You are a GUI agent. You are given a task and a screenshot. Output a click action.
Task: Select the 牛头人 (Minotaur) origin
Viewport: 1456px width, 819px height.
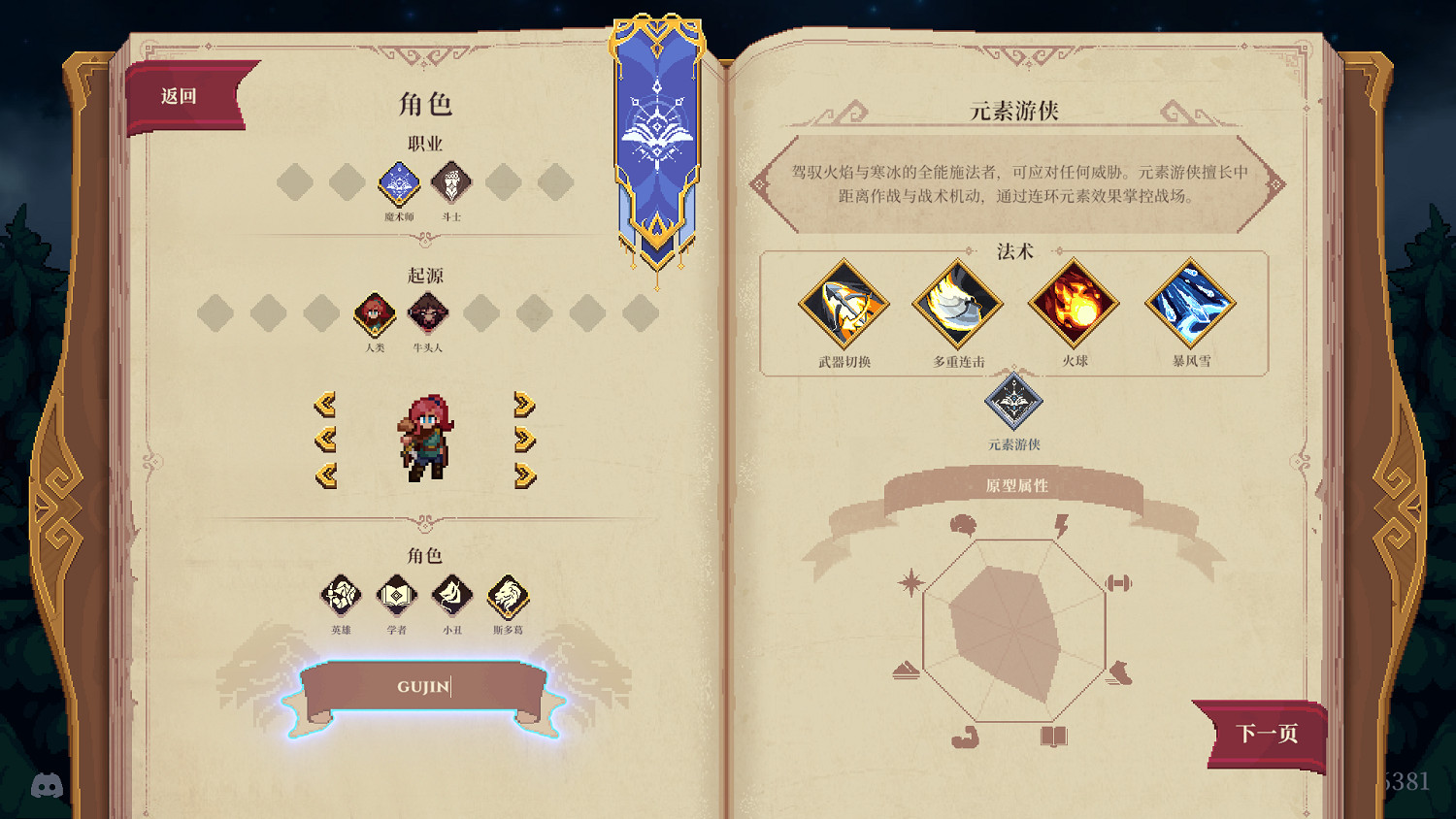click(428, 312)
